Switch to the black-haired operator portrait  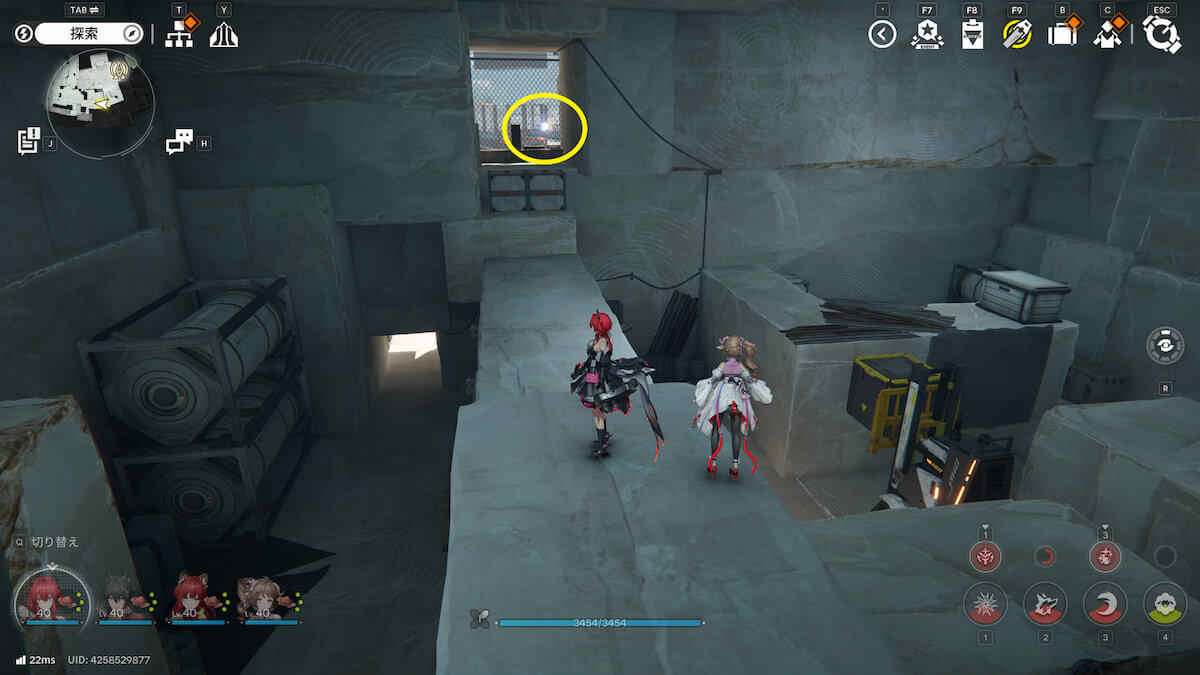[x=125, y=600]
